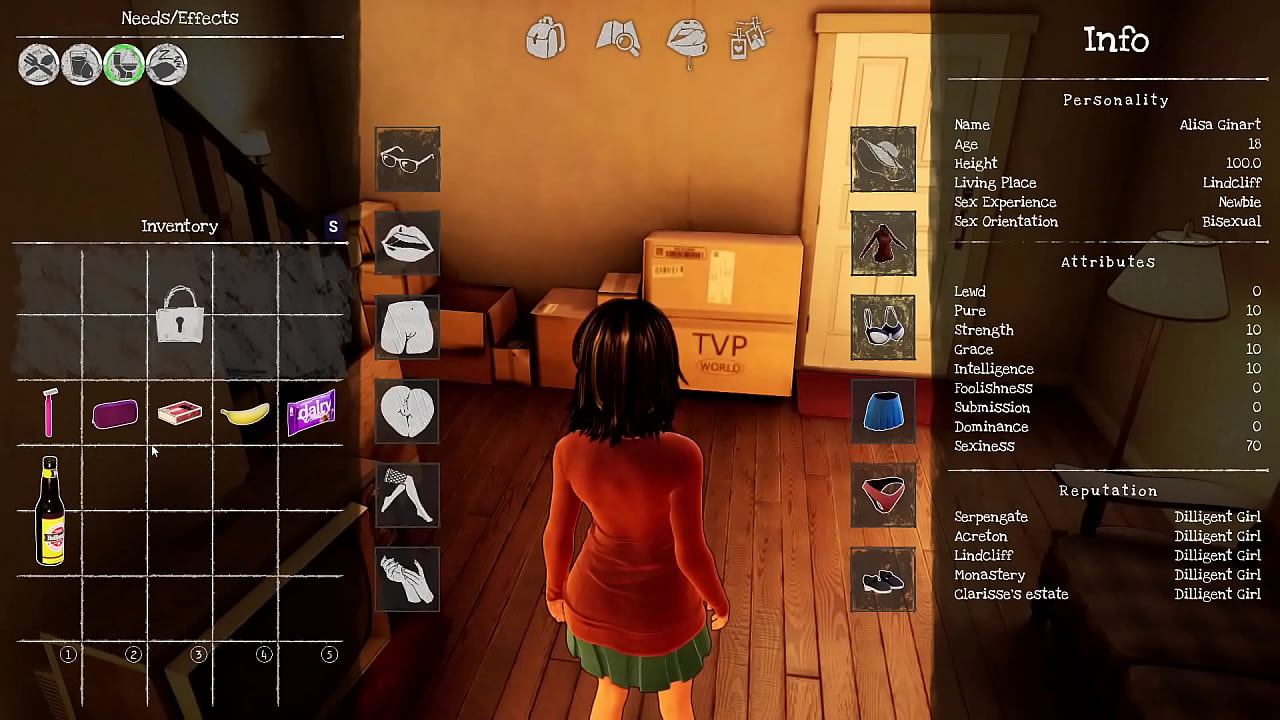The image size is (1280, 720).
Task: Choose the blue skirt slot
Action: (883, 411)
